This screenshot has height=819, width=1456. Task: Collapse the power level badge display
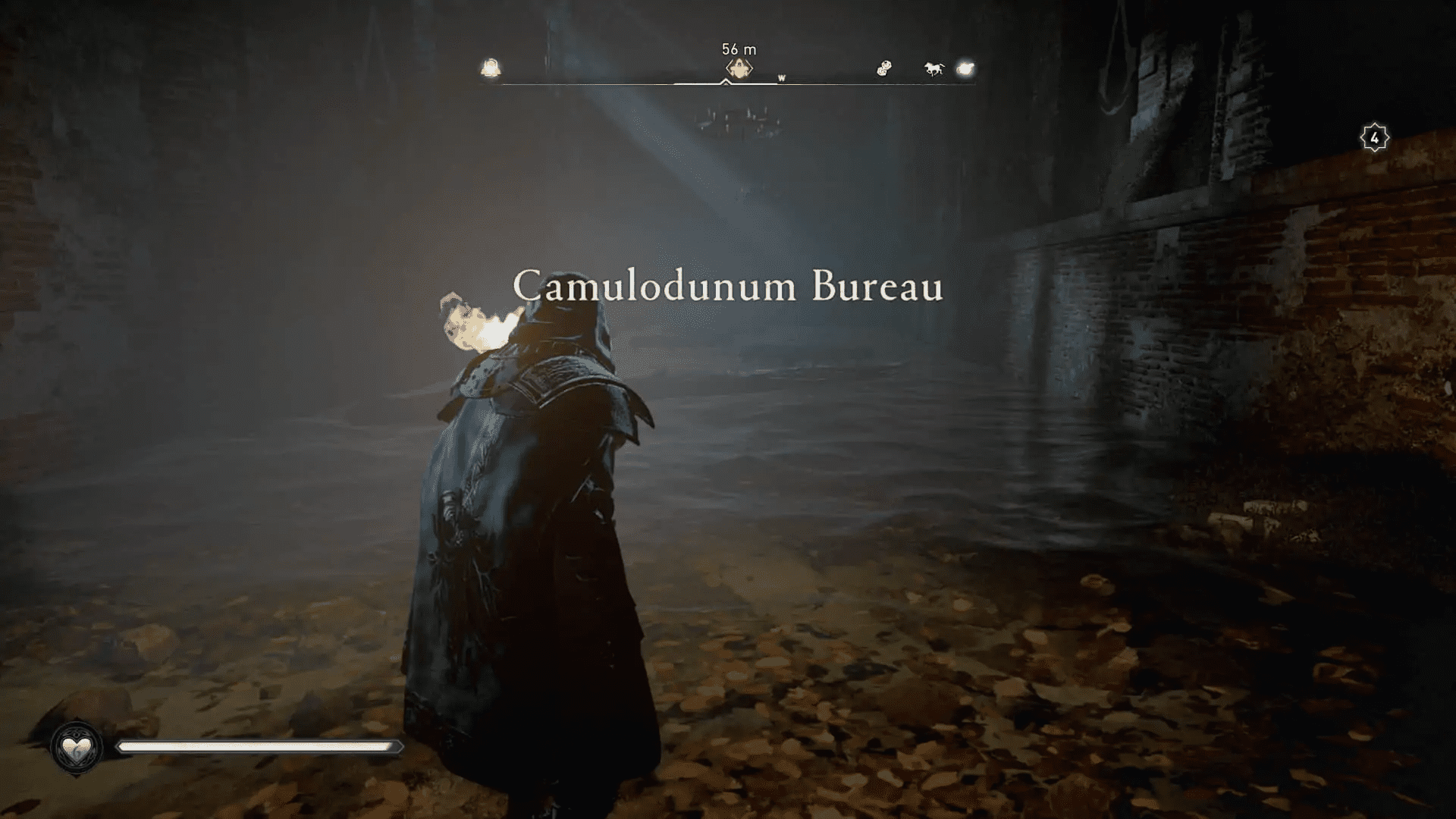[1373, 136]
